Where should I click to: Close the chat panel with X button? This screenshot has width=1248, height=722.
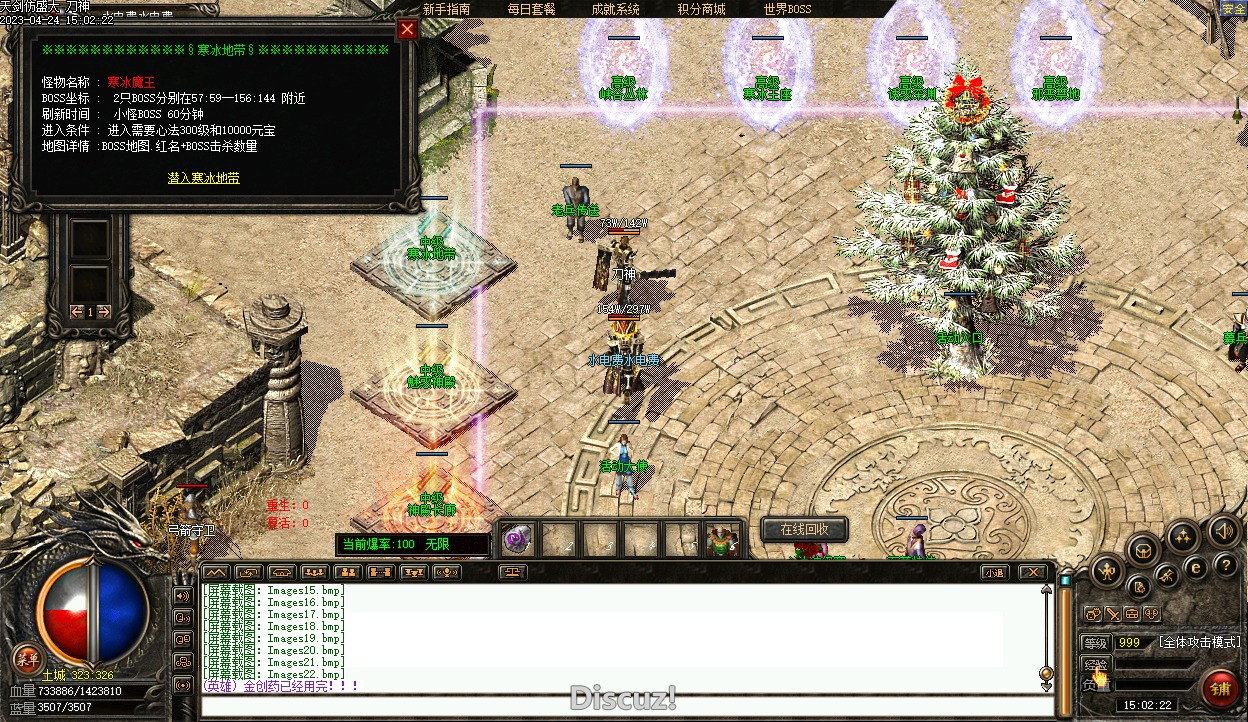point(1032,573)
